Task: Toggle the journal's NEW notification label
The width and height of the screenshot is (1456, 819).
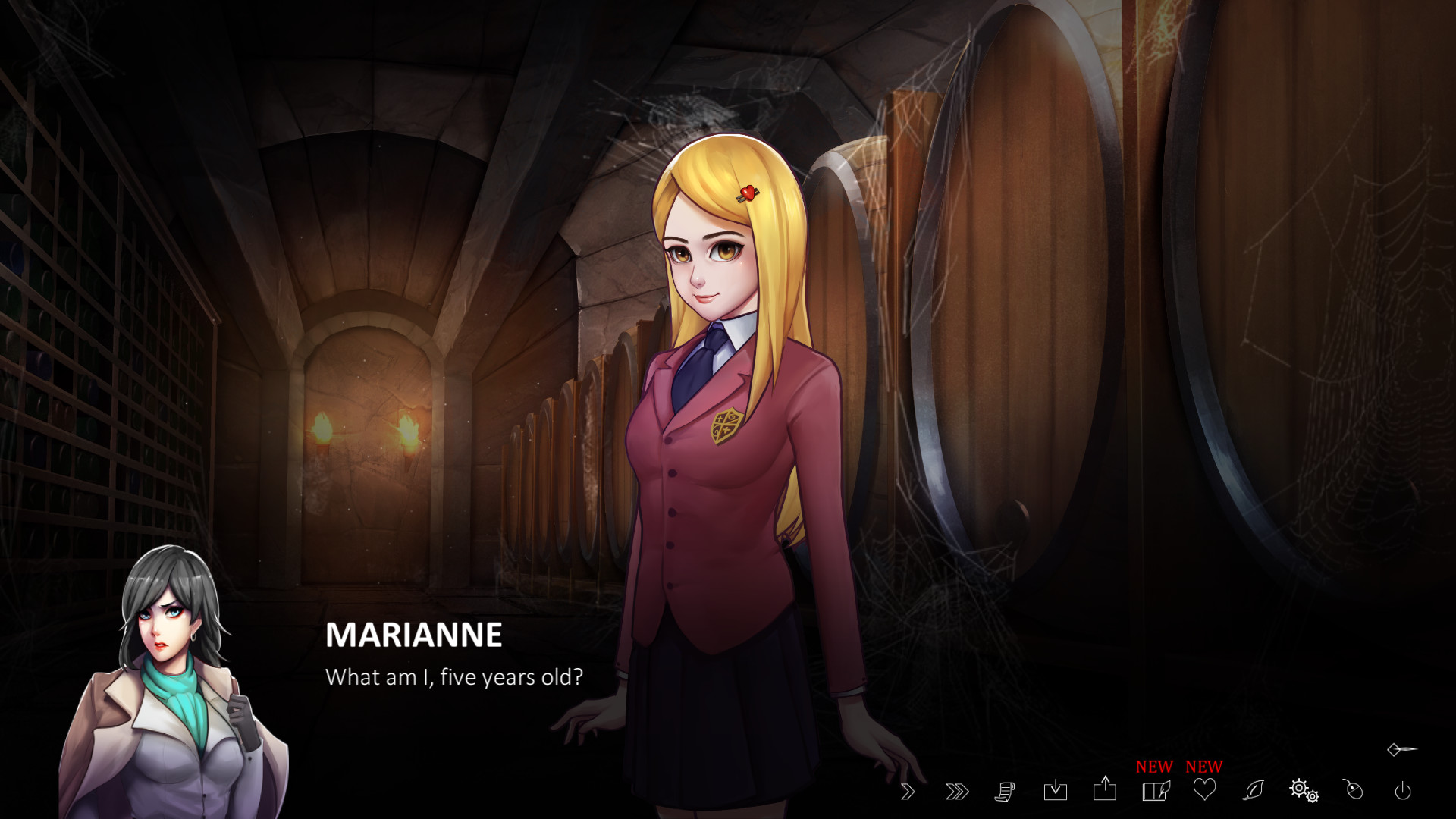Action: pyautogui.click(x=1153, y=767)
